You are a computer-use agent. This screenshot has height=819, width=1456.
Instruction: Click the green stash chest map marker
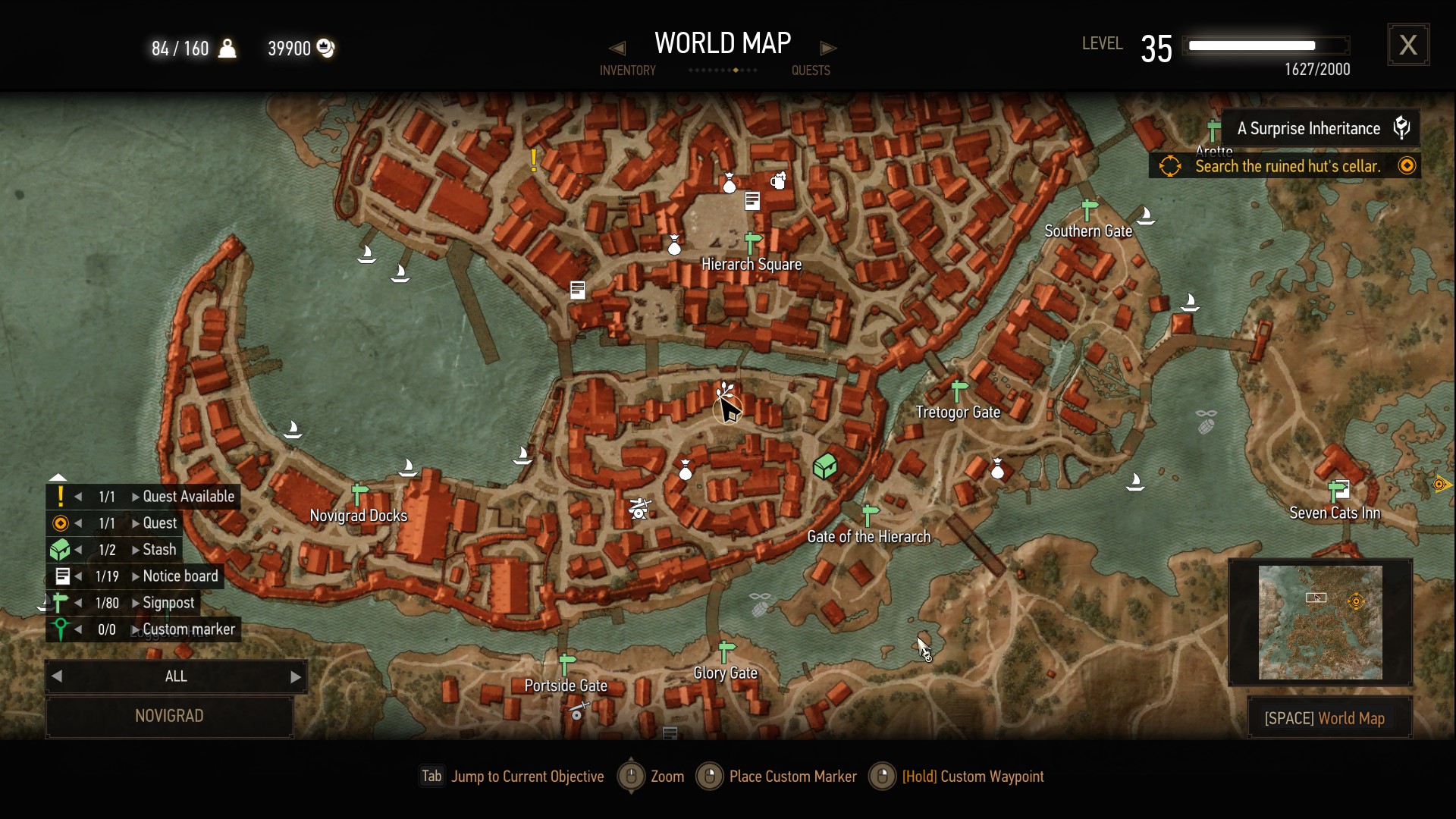(824, 466)
